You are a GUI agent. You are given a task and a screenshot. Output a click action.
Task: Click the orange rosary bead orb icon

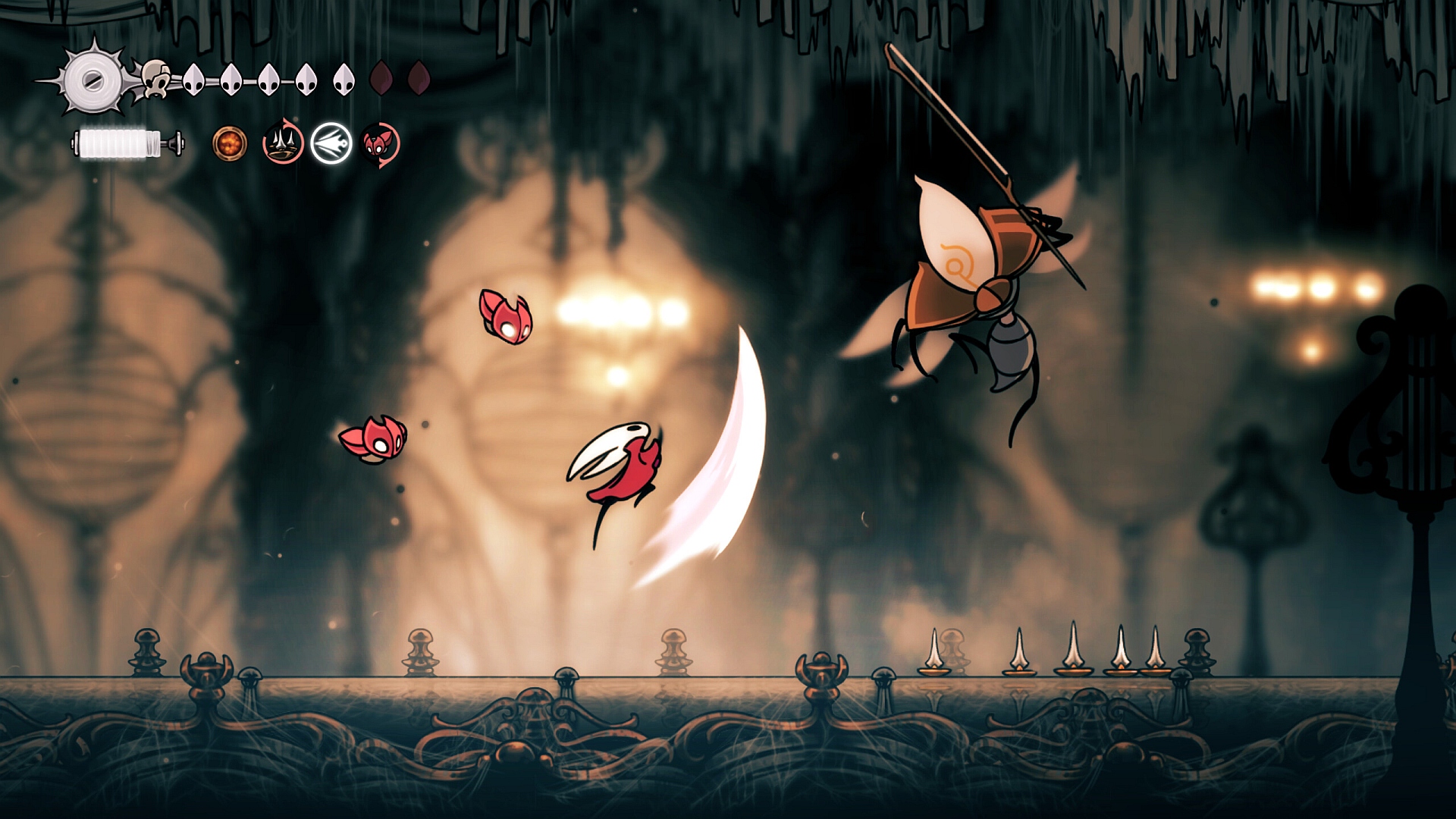pyautogui.click(x=230, y=144)
